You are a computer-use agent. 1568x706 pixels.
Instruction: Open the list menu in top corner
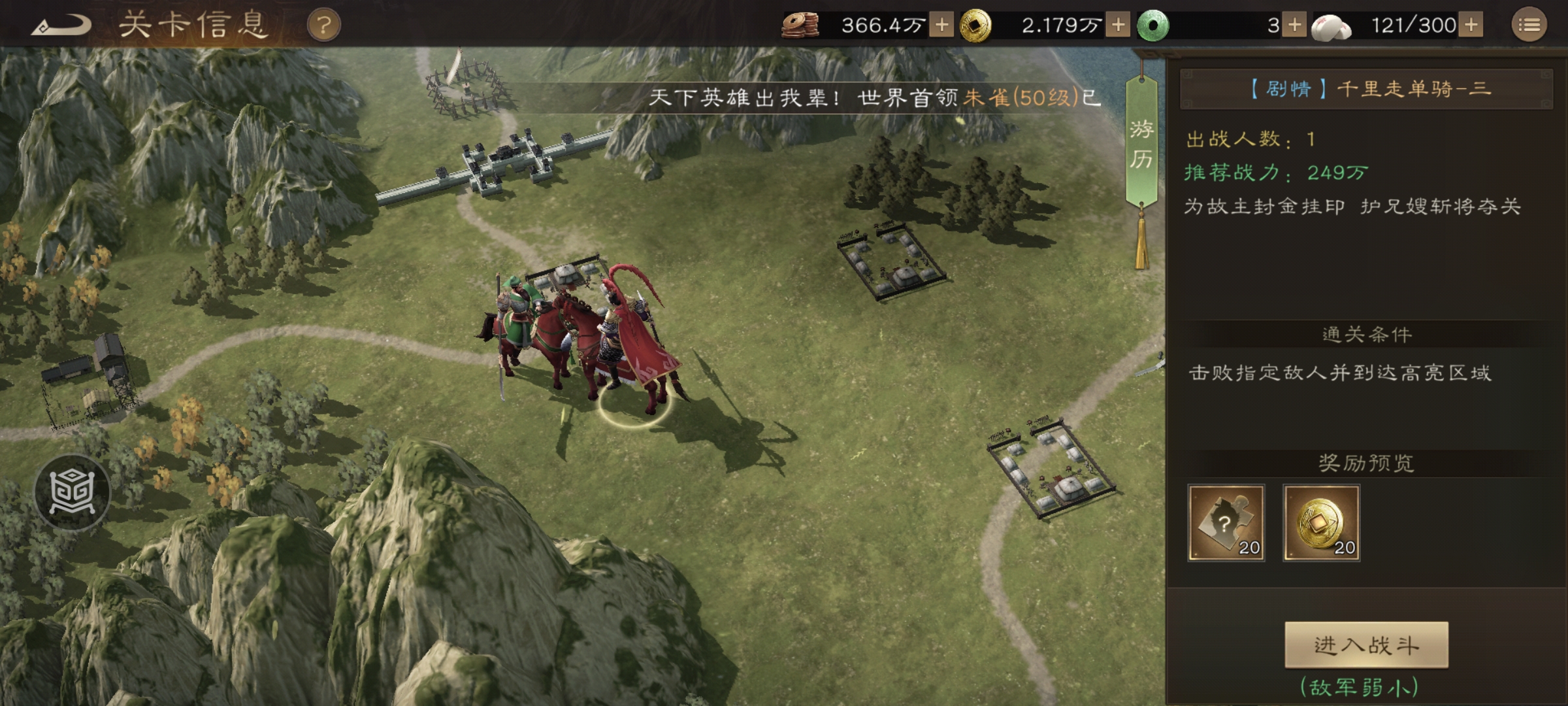(x=1529, y=25)
